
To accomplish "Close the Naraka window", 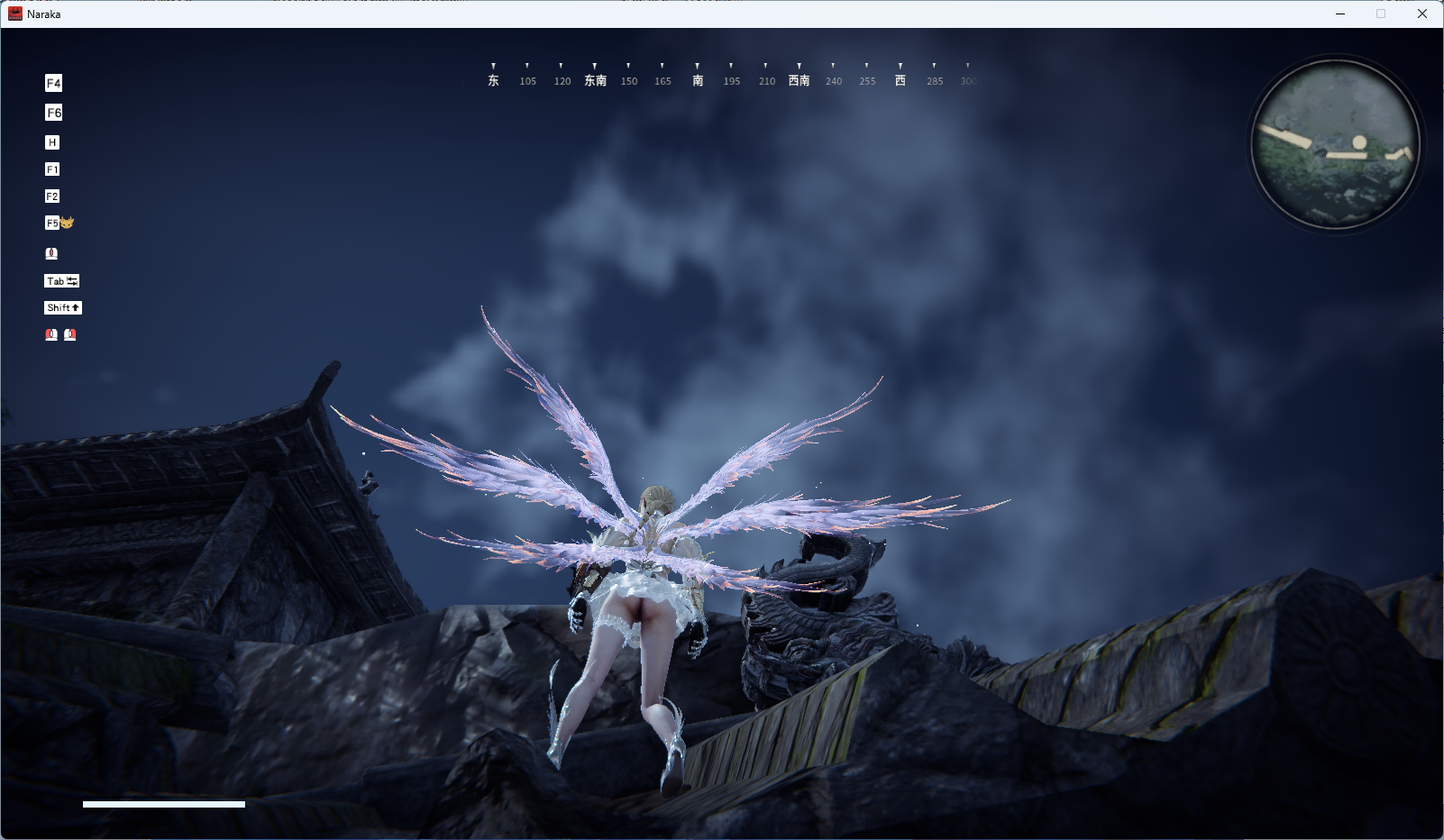I will (x=1421, y=14).
